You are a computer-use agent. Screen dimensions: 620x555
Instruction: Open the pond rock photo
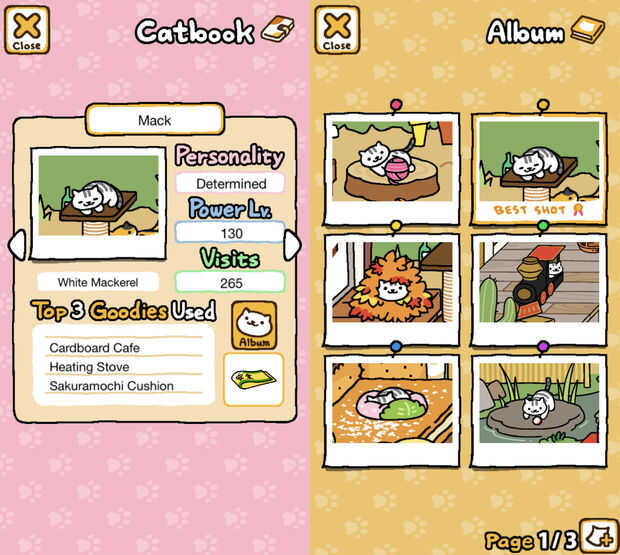point(540,407)
